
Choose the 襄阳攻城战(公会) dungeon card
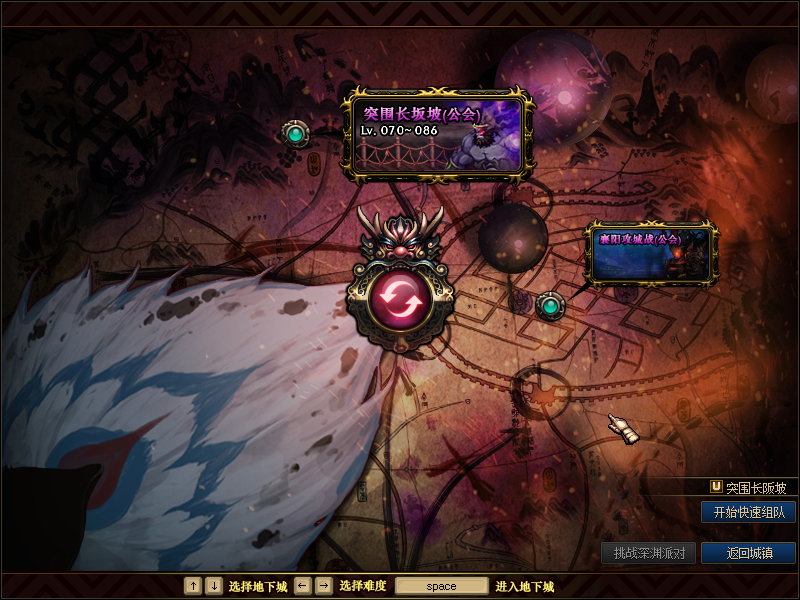point(650,254)
